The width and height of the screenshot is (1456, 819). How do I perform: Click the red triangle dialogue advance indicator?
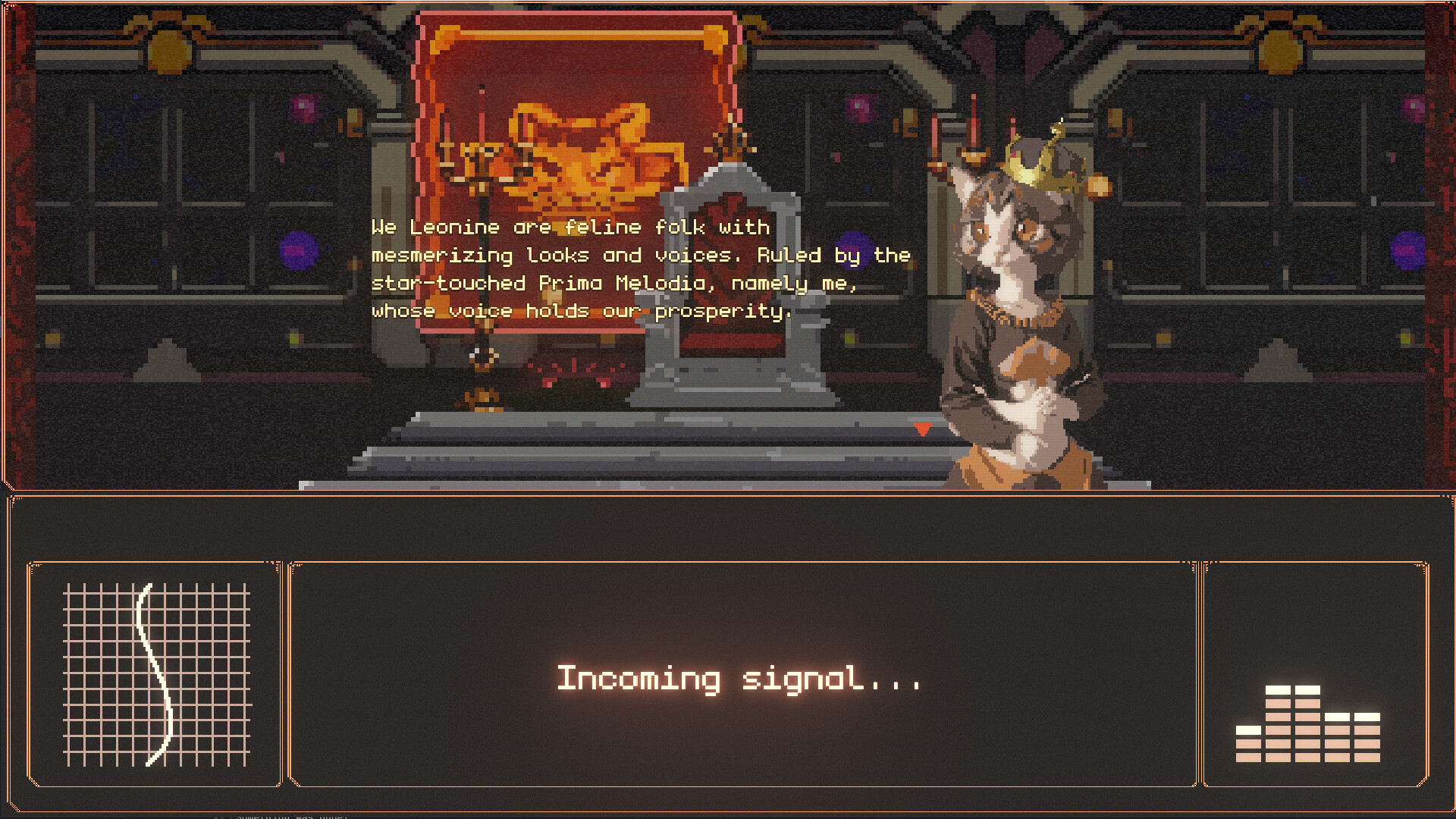(923, 428)
